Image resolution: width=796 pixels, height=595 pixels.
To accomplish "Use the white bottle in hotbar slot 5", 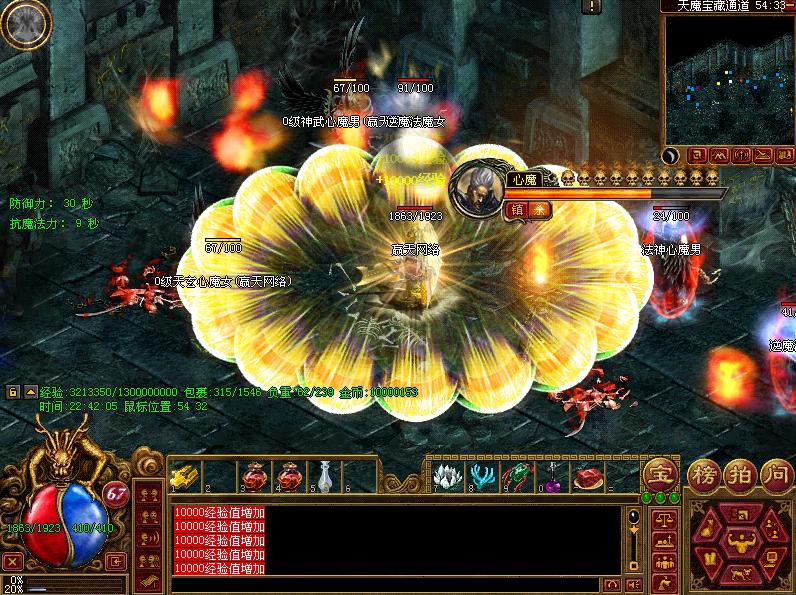I will pos(325,474).
